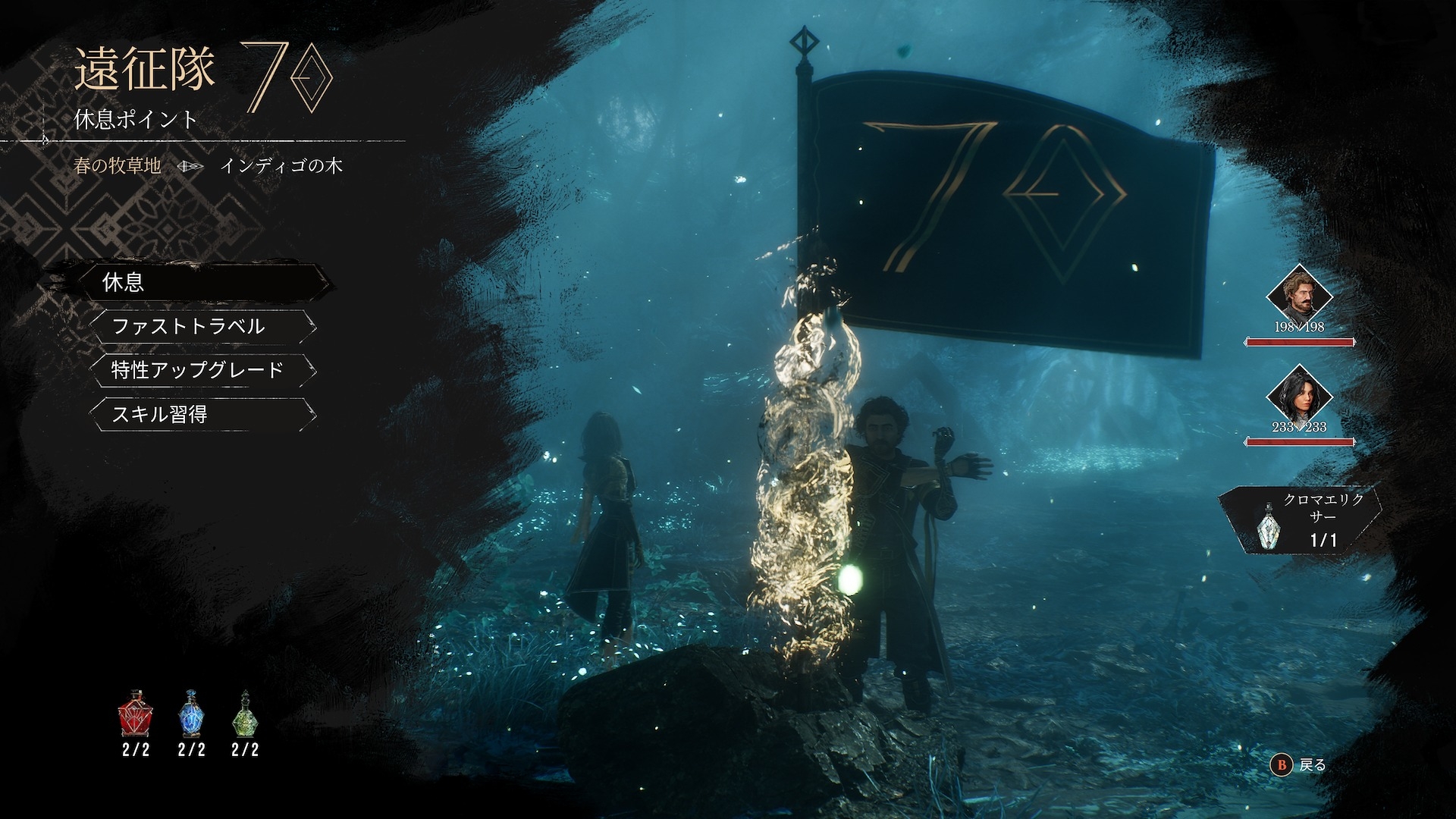Select the red potion flask icon
Image resolution: width=1456 pixels, height=819 pixels.
tap(136, 714)
